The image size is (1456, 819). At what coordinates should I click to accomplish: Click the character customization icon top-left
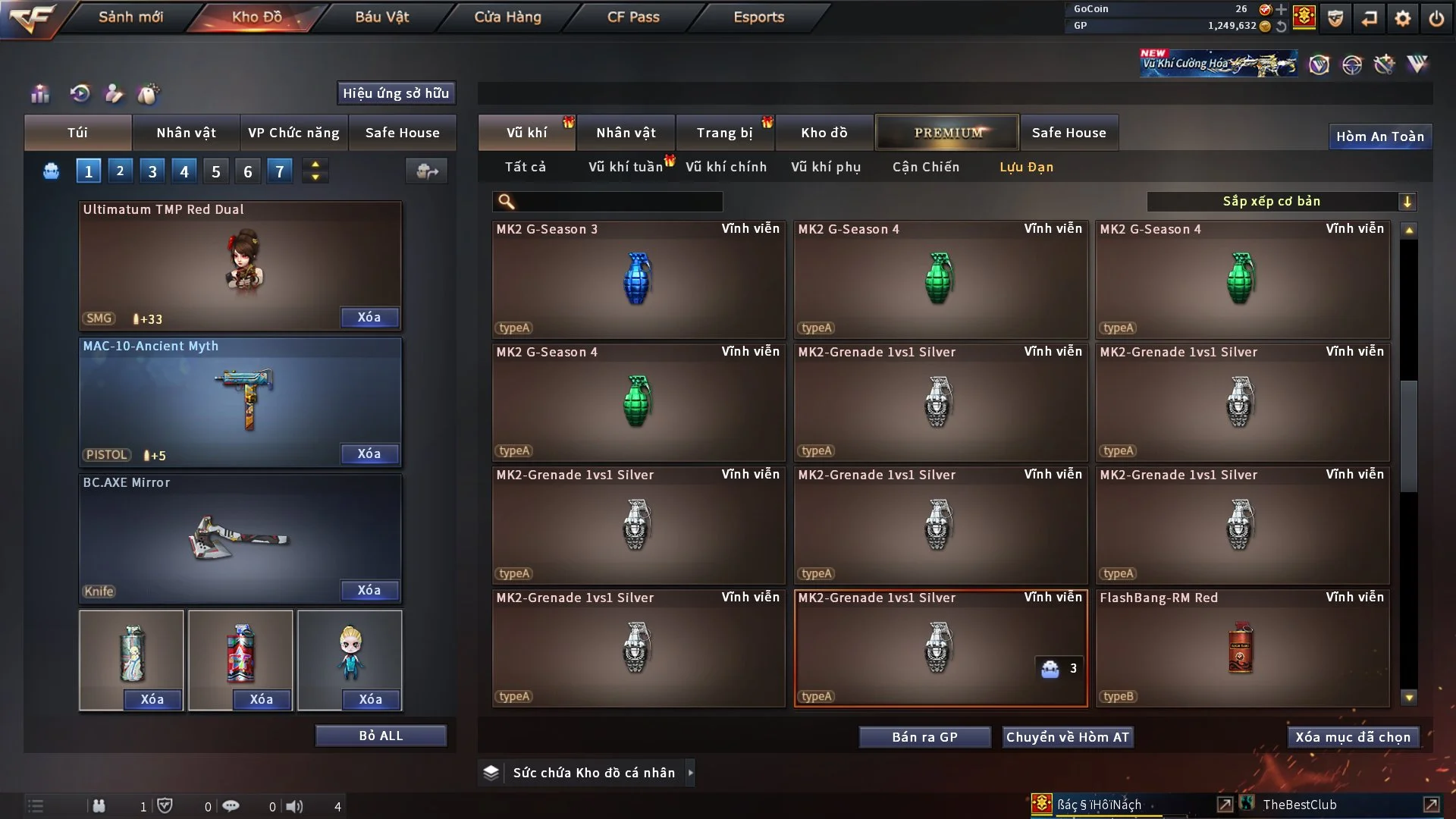pyautogui.click(x=114, y=93)
